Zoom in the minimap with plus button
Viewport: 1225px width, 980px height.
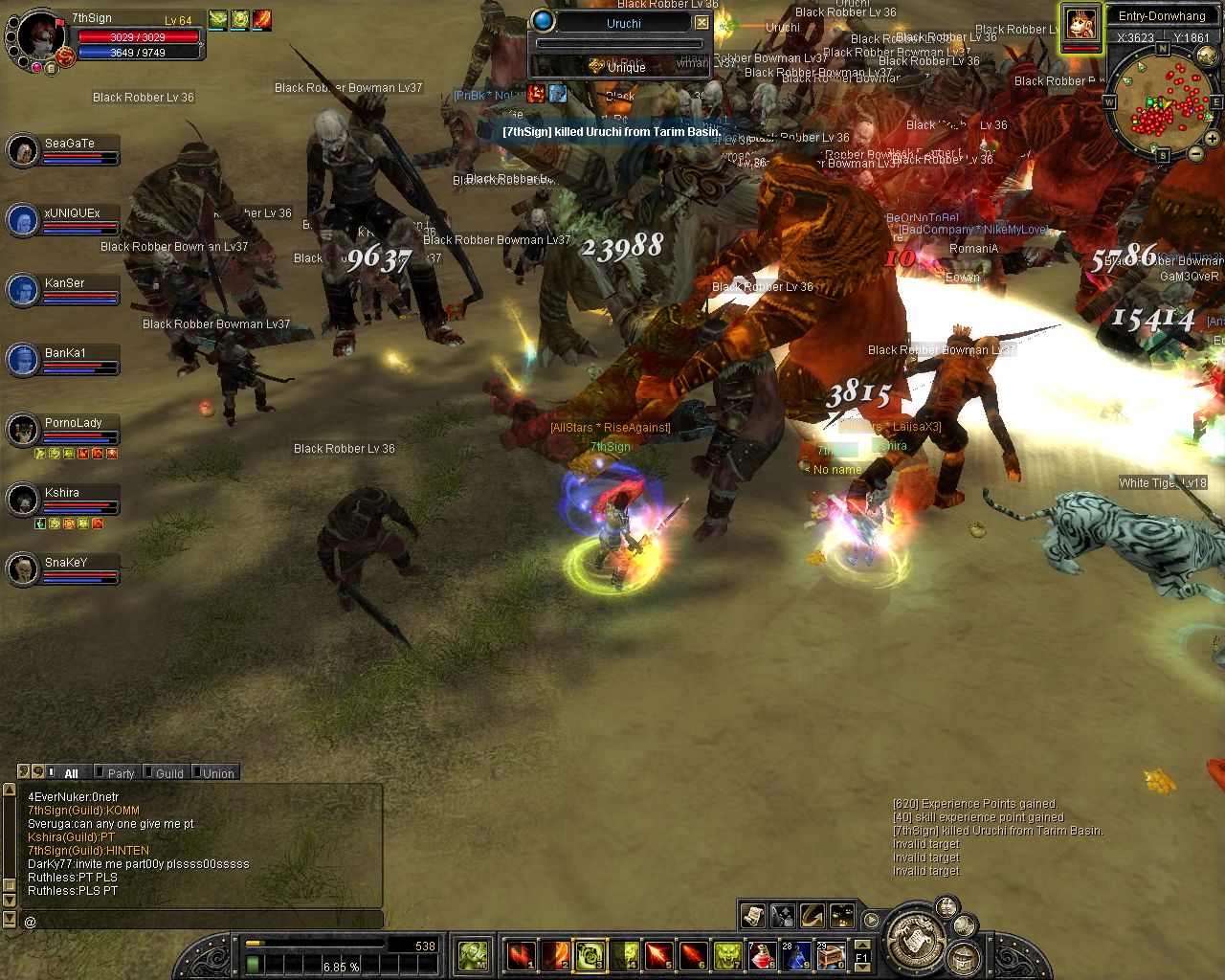(x=1211, y=138)
